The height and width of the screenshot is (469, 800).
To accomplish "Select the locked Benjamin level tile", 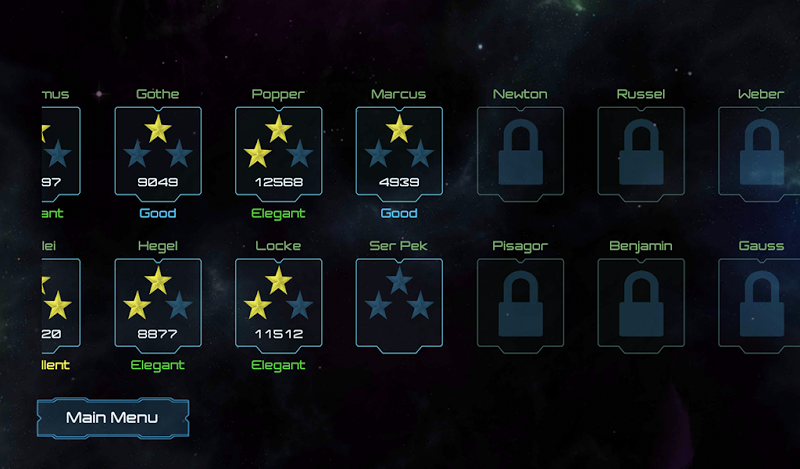I will 641,303.
